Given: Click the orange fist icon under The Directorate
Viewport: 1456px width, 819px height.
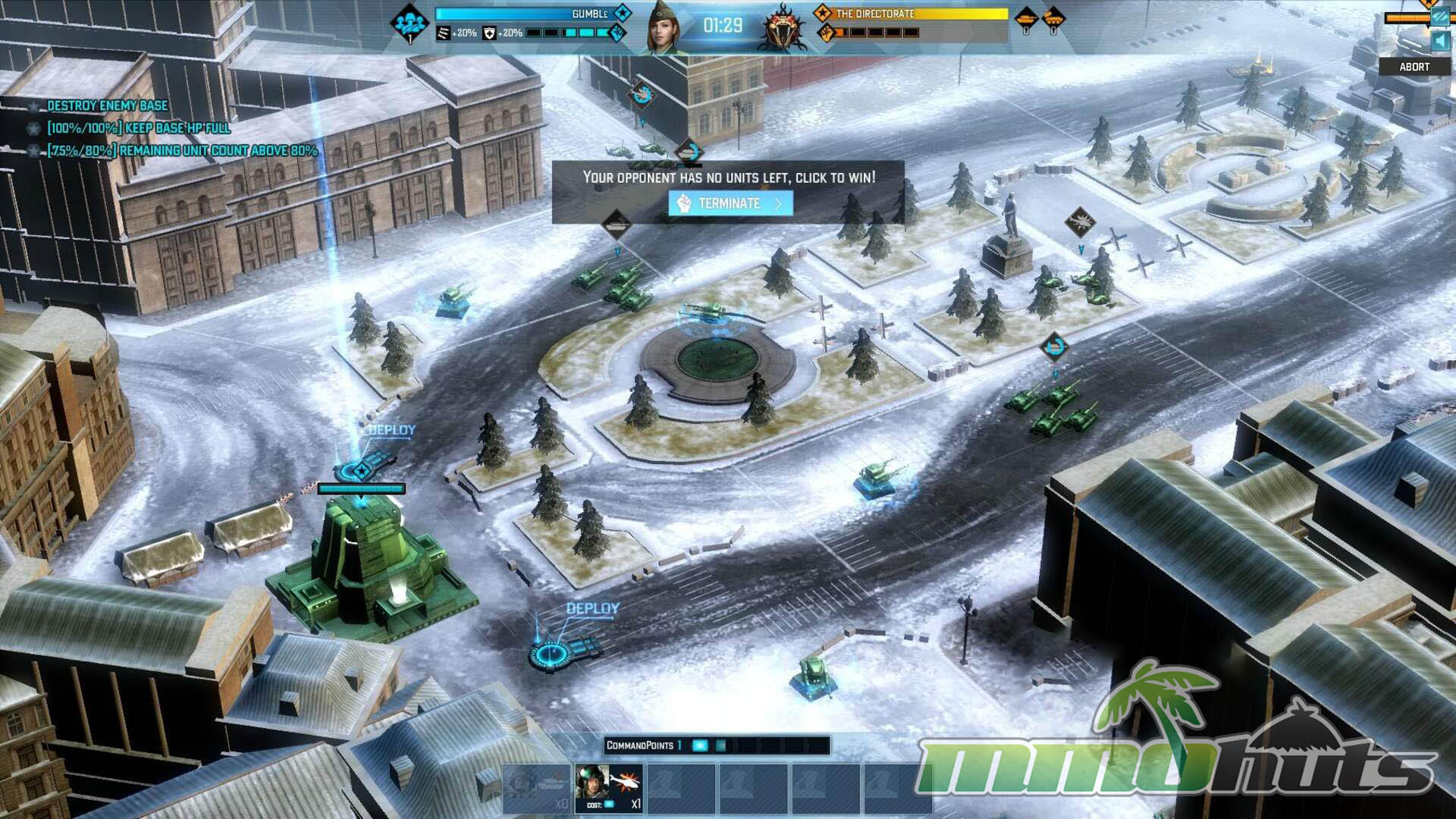Looking at the screenshot, I should pyautogui.click(x=827, y=33).
